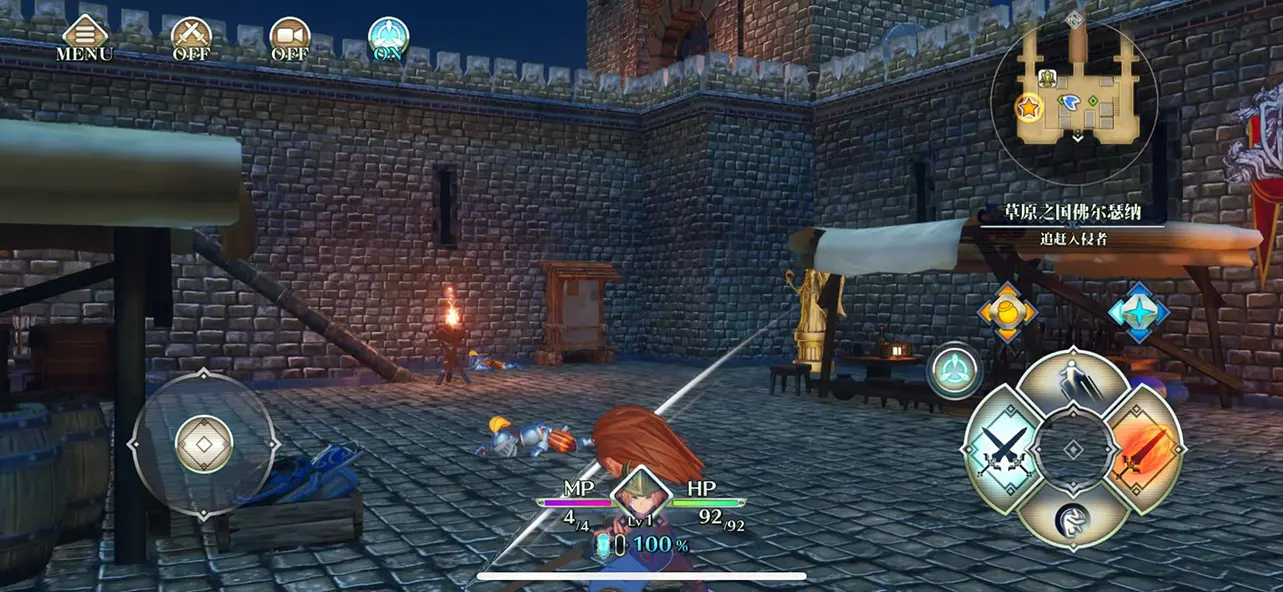
Task: Tap the quest objective text 追赶入侵者
Action: click(1072, 239)
